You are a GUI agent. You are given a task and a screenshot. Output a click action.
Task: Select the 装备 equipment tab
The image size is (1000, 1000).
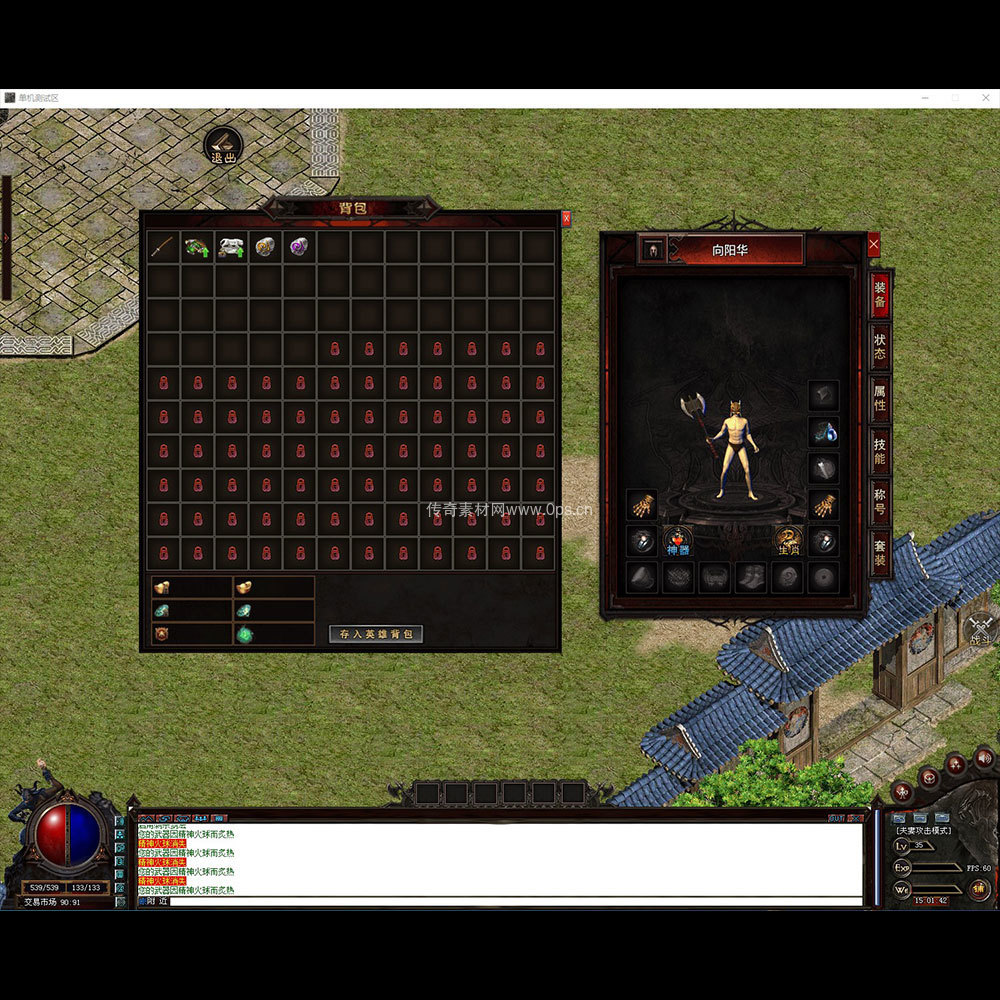(x=880, y=295)
